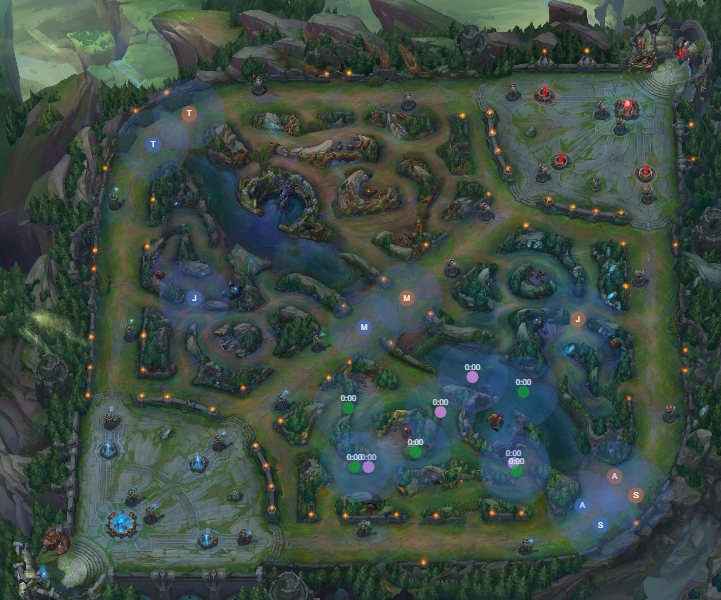721x600 pixels.
Task: Choose the blue A bot-lane marker
Action: tap(582, 506)
